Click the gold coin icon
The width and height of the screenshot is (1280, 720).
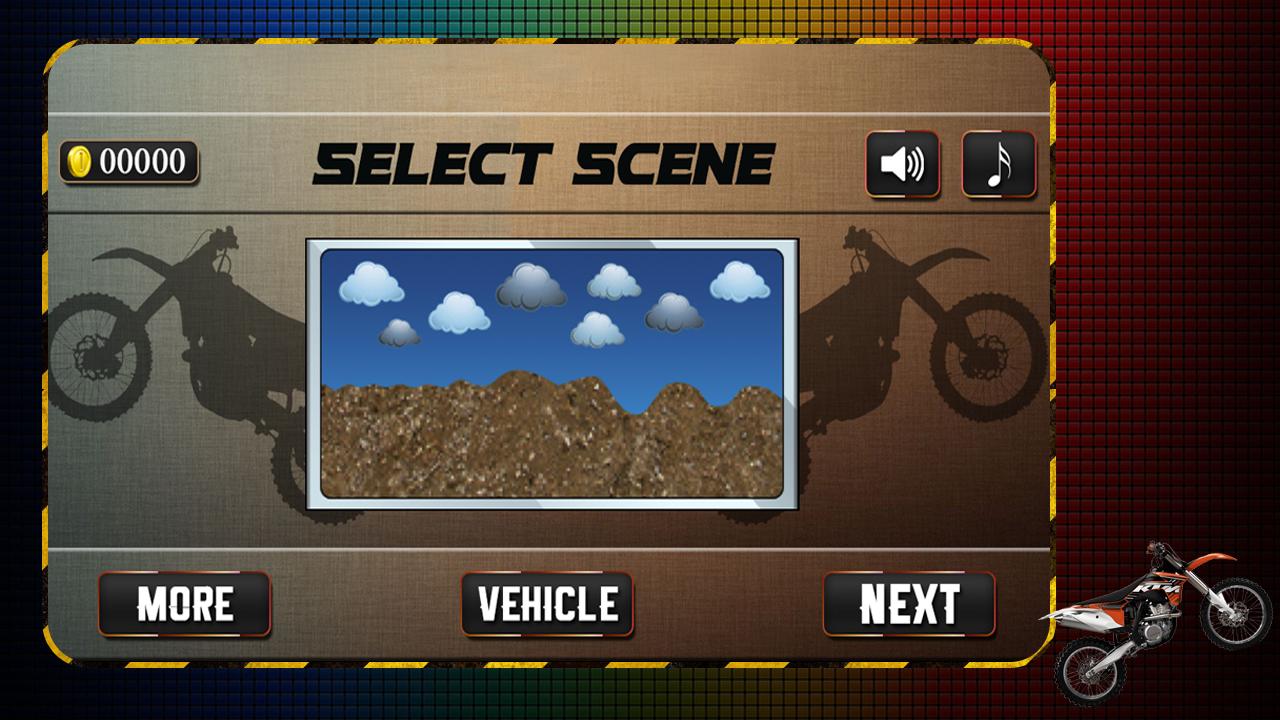pyautogui.click(x=78, y=160)
